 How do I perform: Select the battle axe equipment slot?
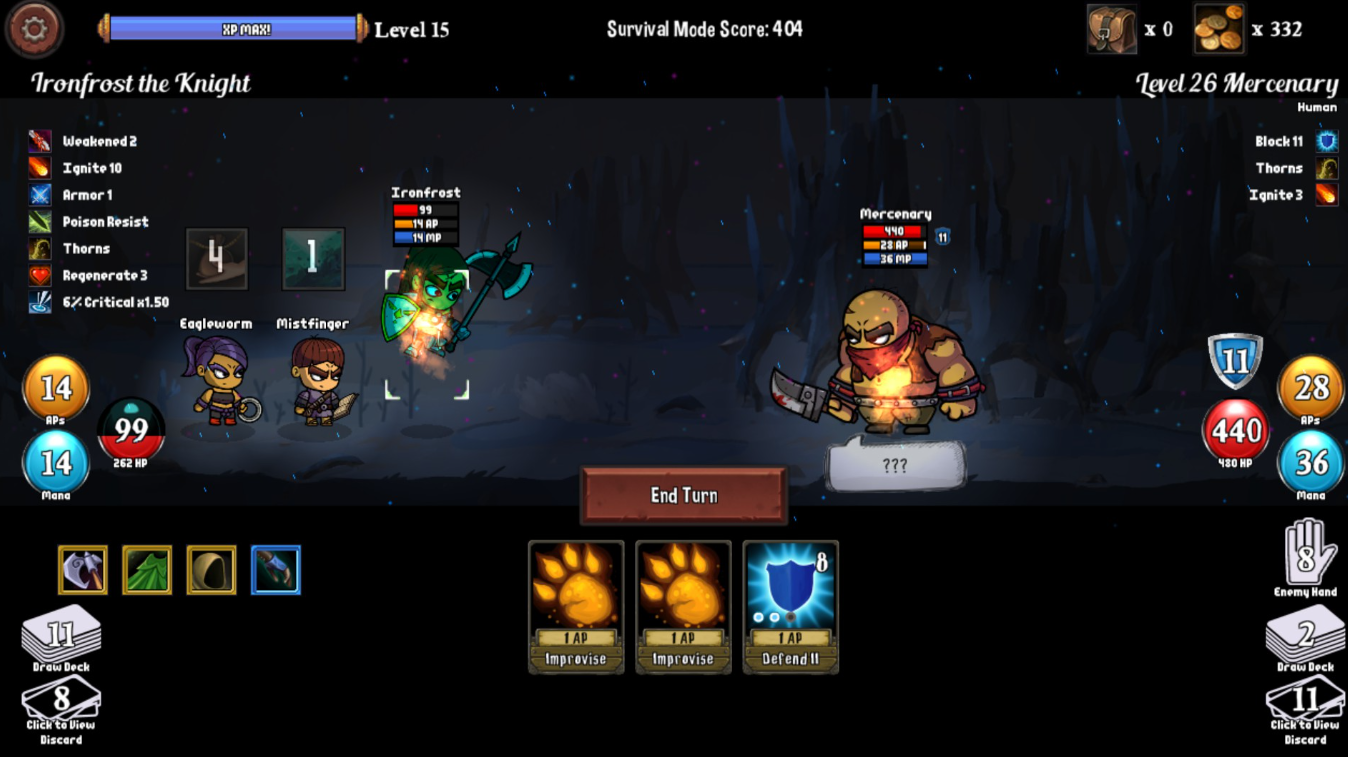(83, 570)
